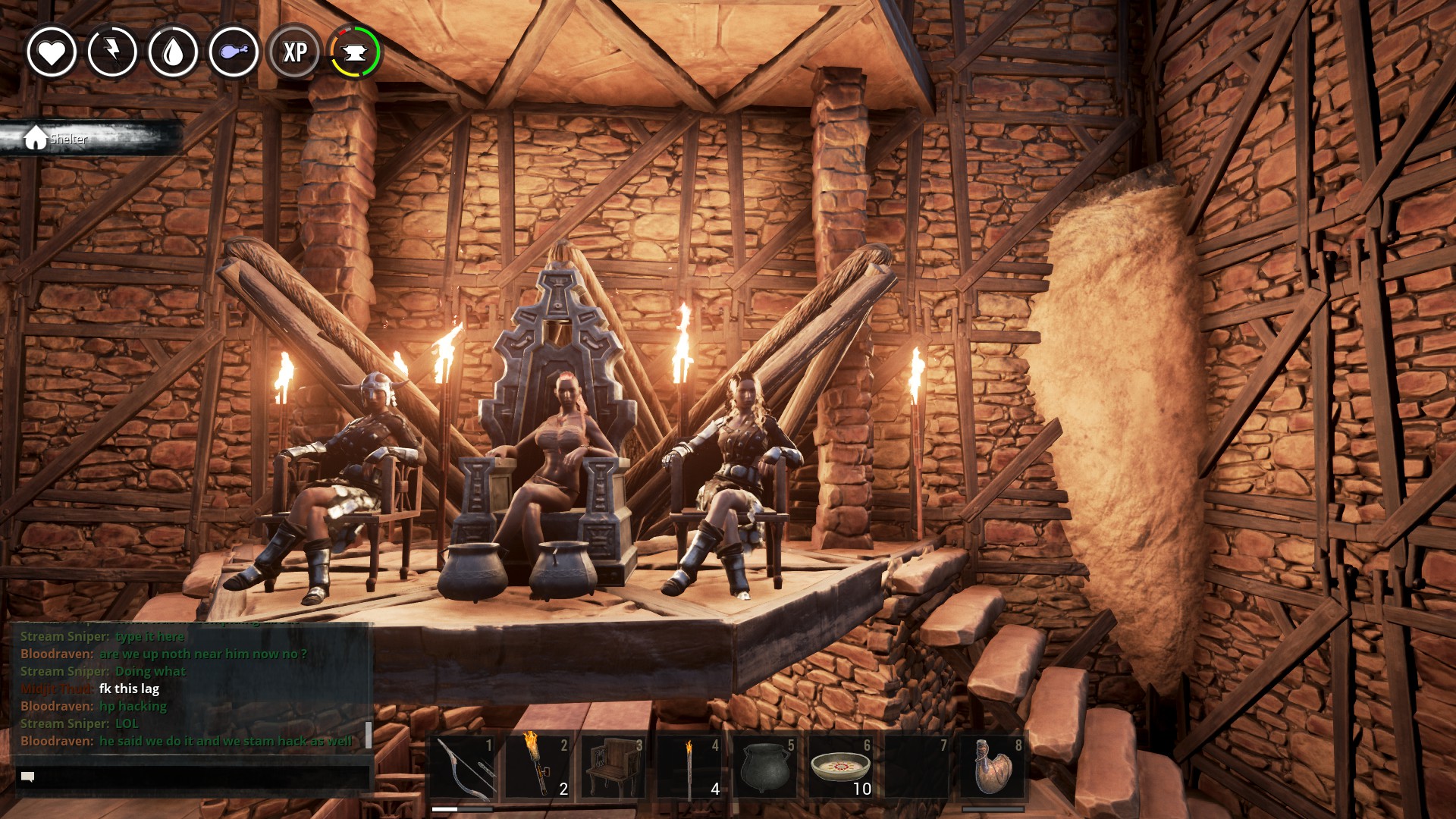Click the lightning bolt stamina icon

(x=112, y=52)
